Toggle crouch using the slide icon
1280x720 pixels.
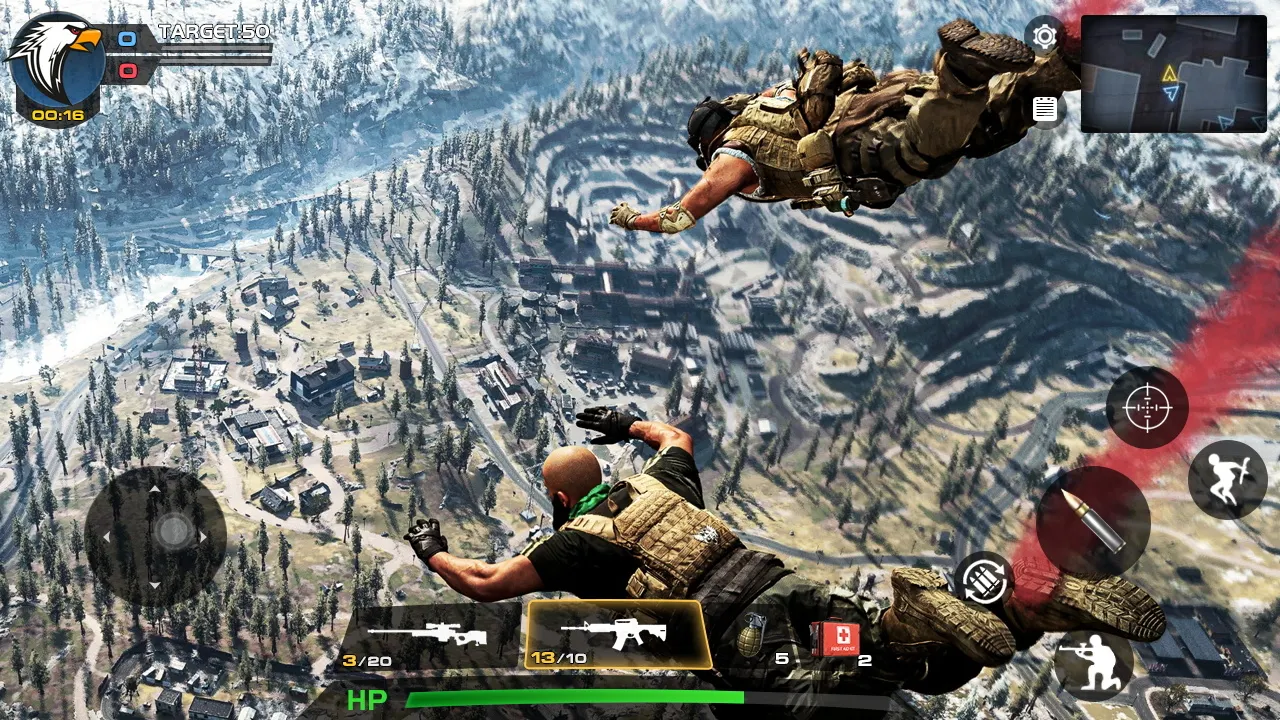pos(1229,479)
